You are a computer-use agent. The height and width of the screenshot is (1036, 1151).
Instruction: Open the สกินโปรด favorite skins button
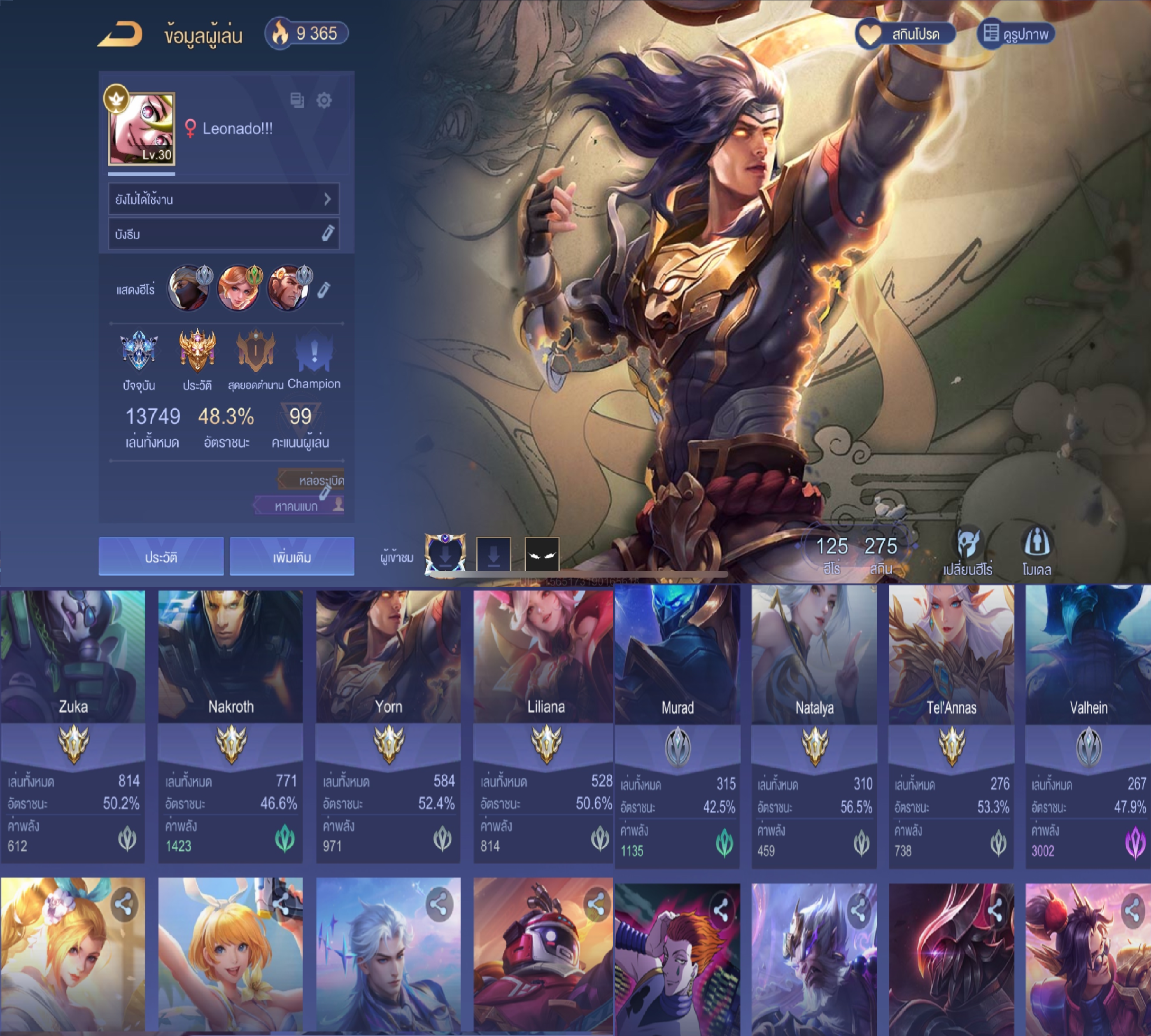point(905,34)
